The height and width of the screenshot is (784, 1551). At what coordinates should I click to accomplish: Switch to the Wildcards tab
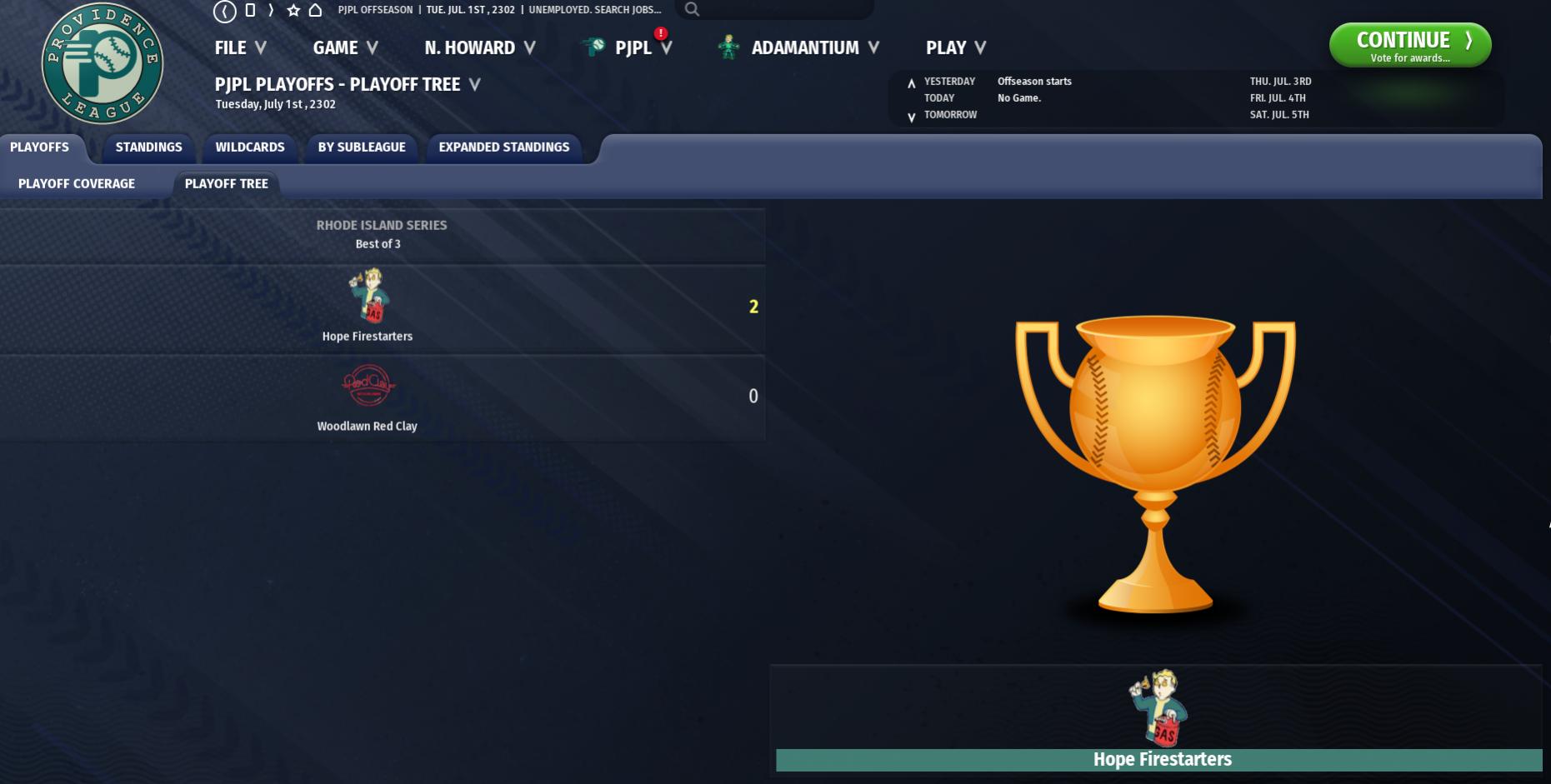(x=250, y=147)
